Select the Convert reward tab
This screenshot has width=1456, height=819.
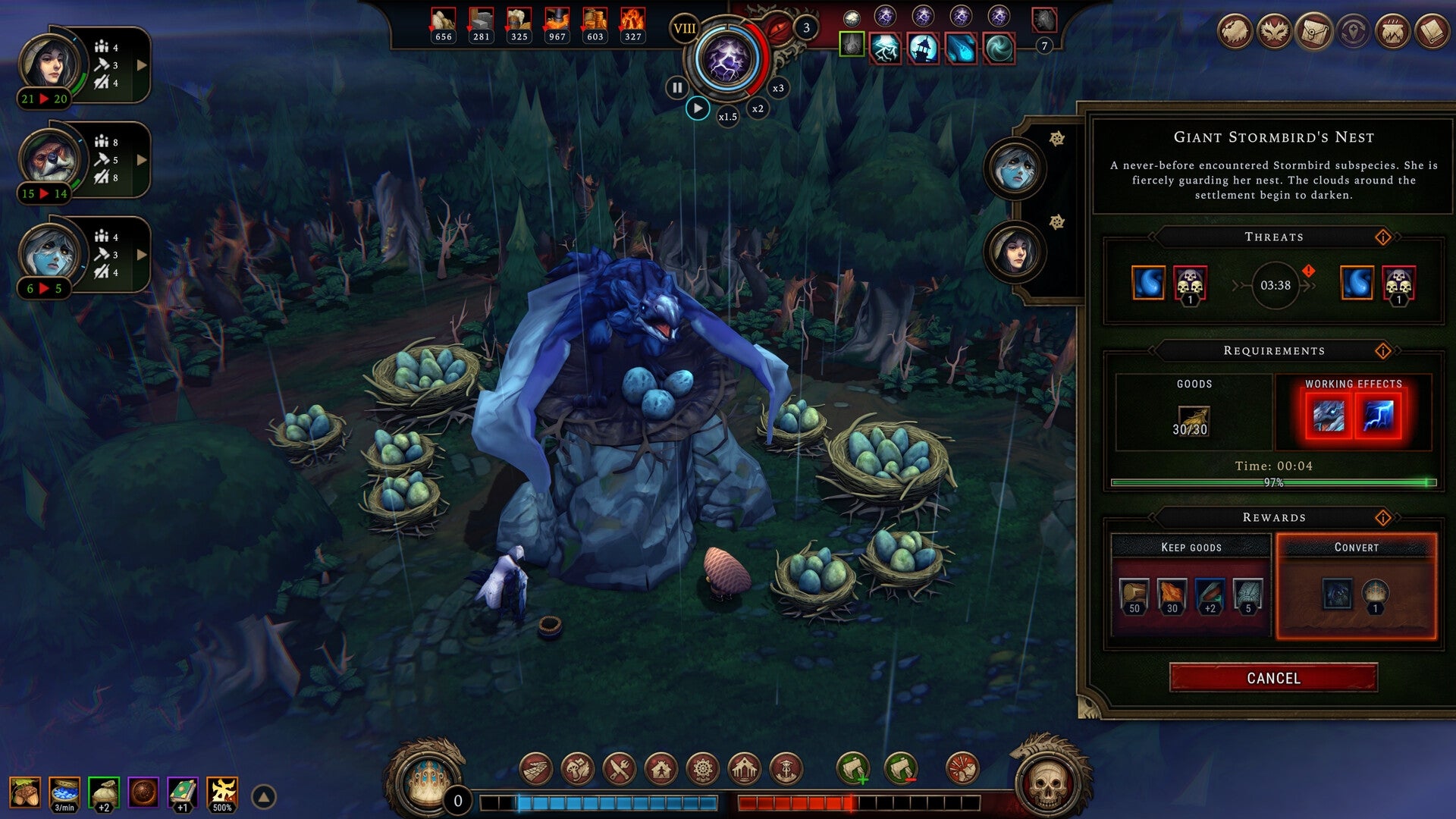pyautogui.click(x=1355, y=546)
